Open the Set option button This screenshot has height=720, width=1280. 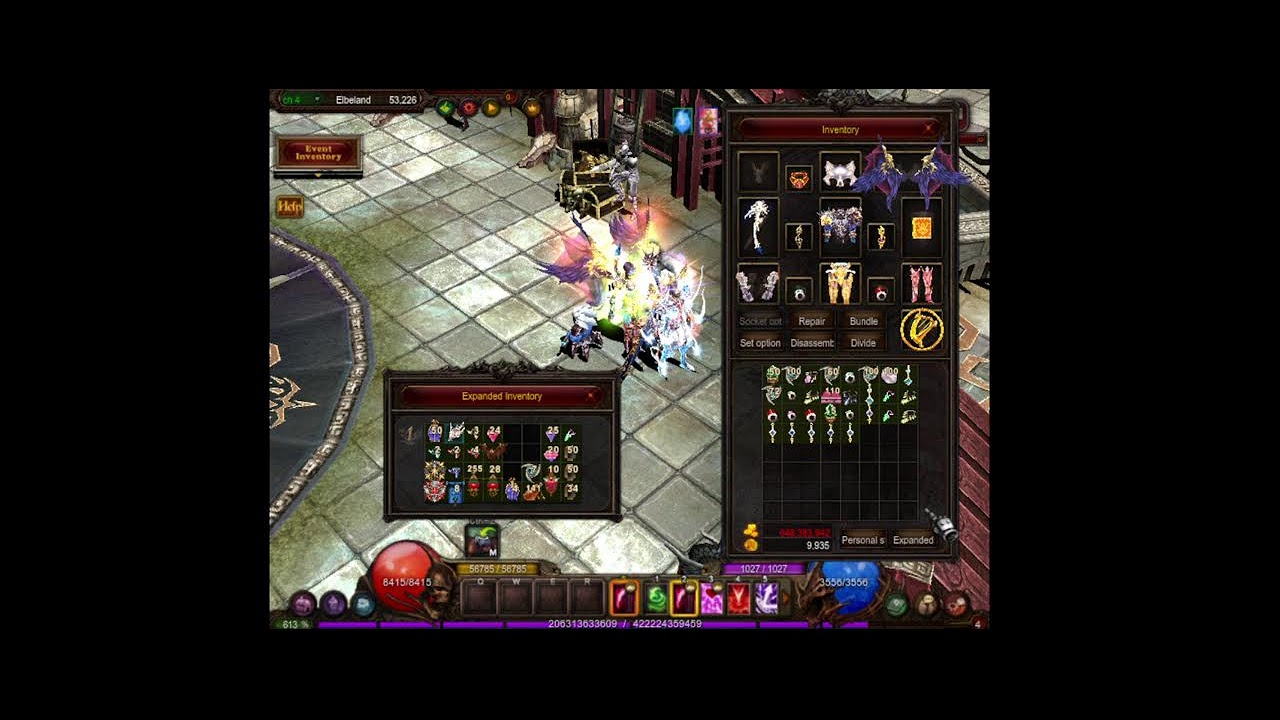pyautogui.click(x=760, y=343)
